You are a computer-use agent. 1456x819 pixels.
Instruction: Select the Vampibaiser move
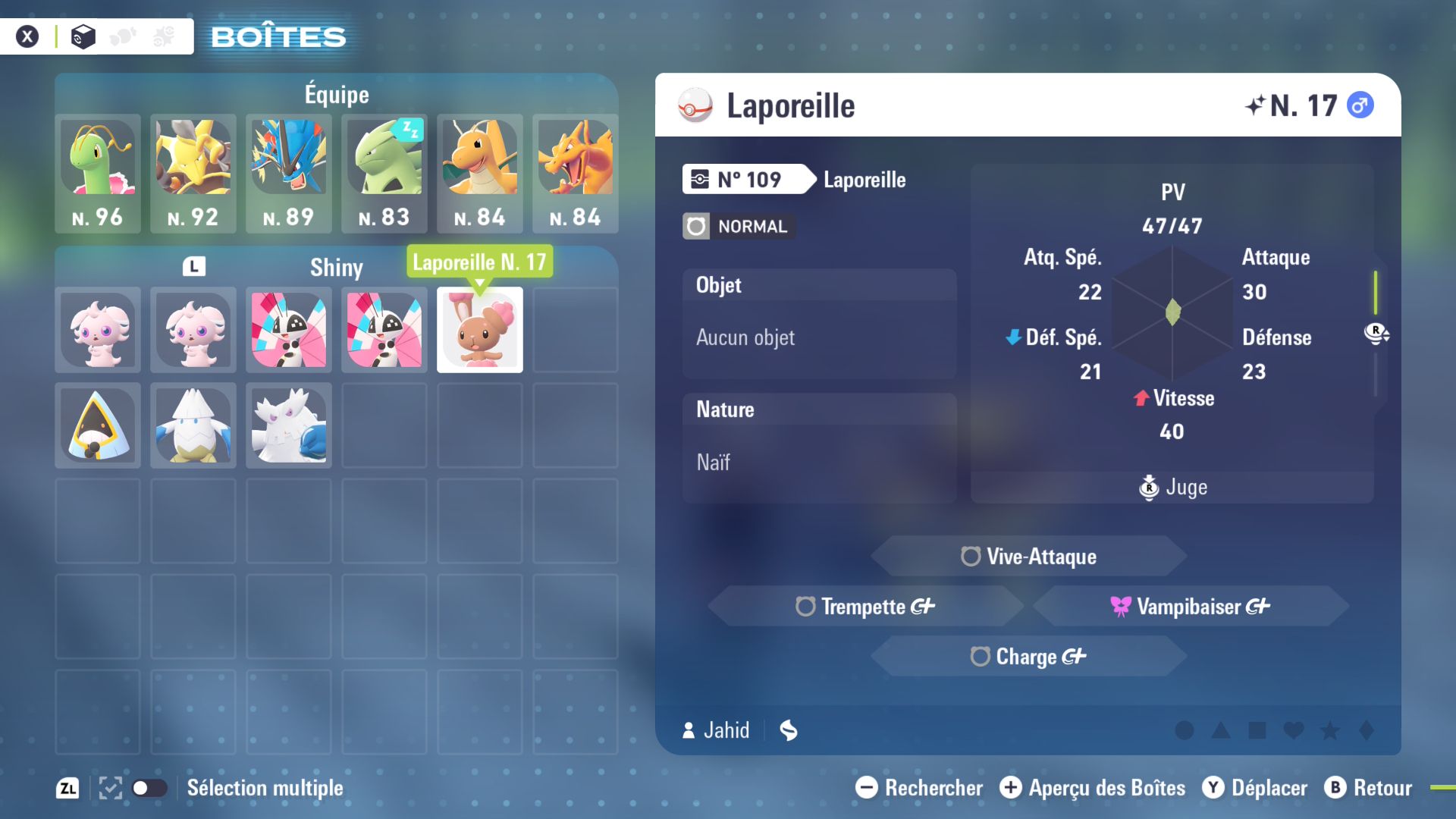[1191, 606]
